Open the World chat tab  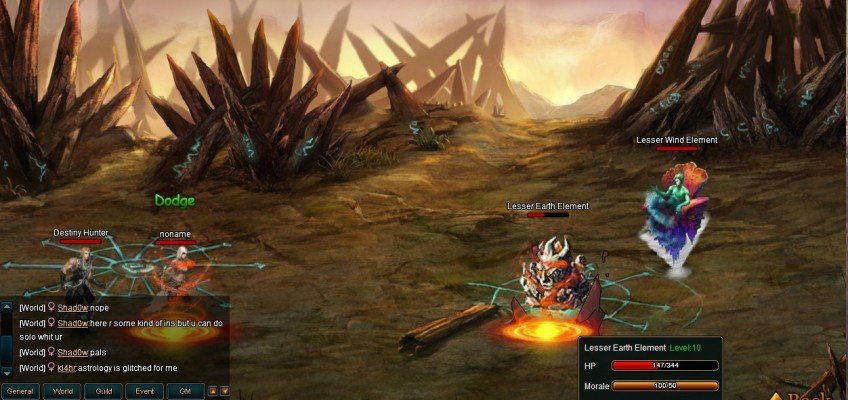click(63, 391)
